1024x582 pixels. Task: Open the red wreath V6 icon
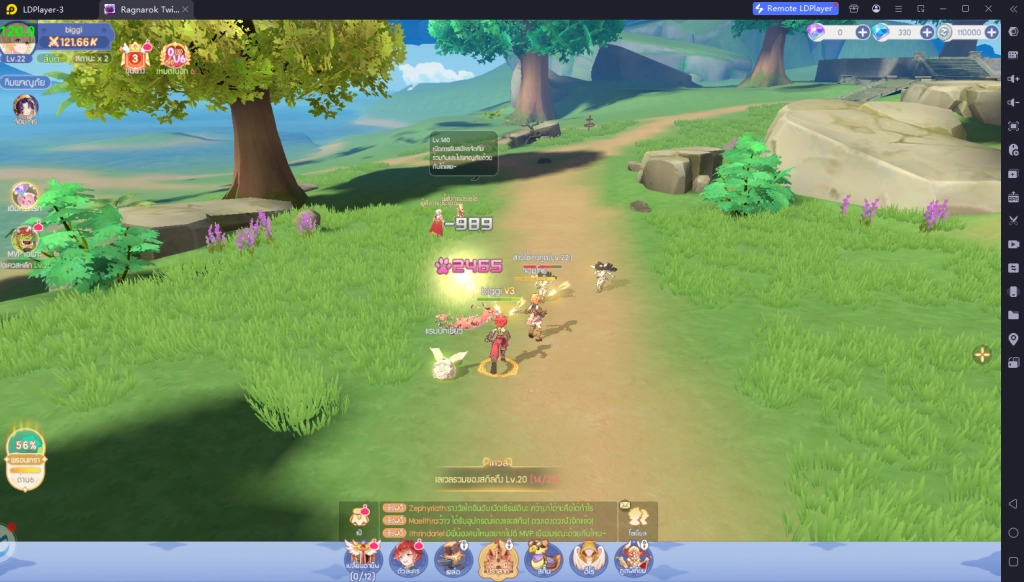tap(175, 56)
